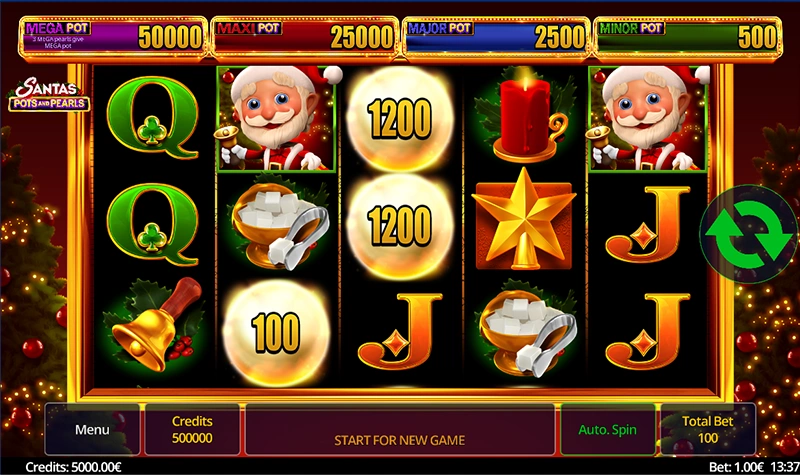Click the Credits 500000 panel

pos(192,430)
